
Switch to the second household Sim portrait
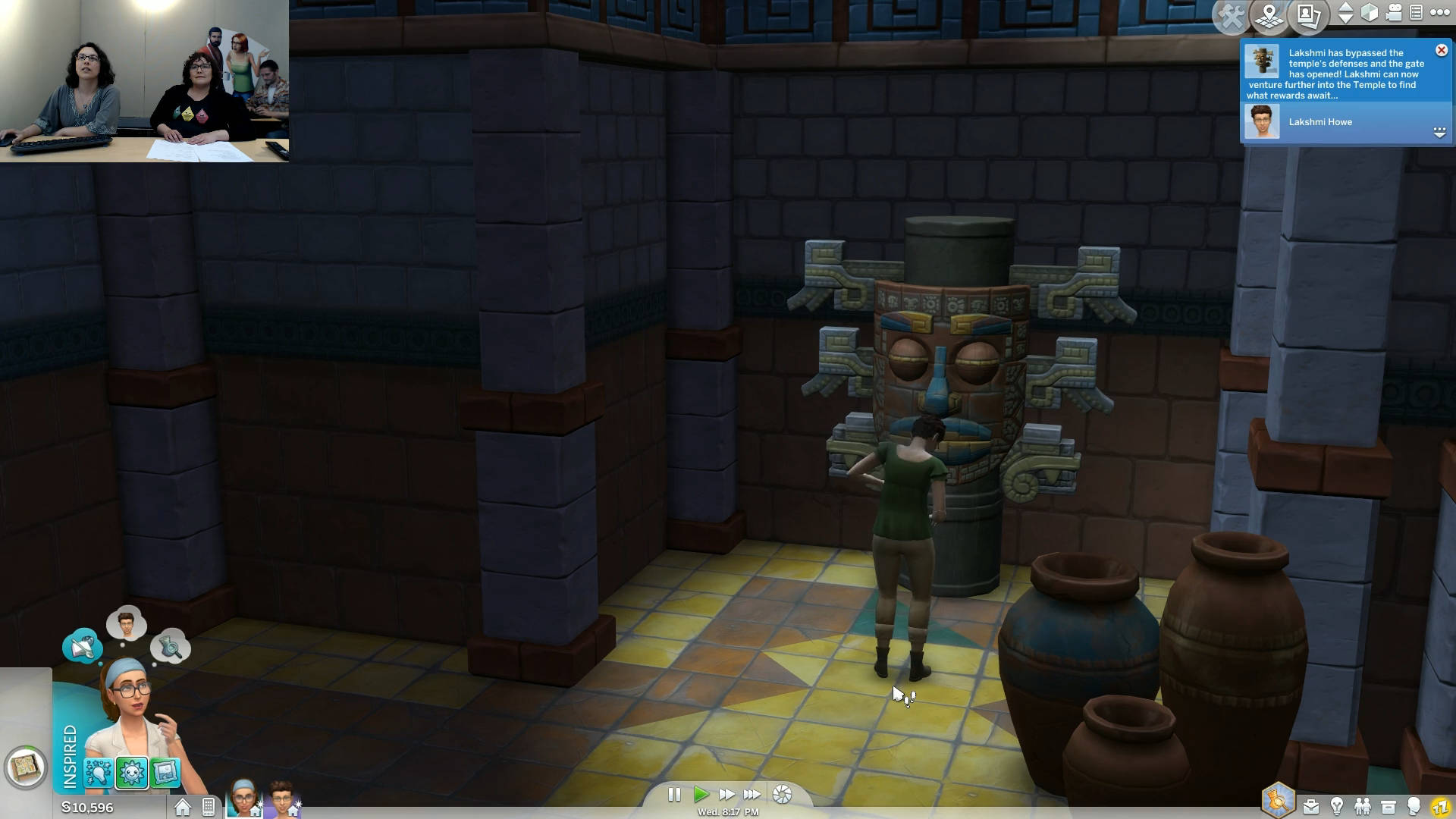(282, 799)
